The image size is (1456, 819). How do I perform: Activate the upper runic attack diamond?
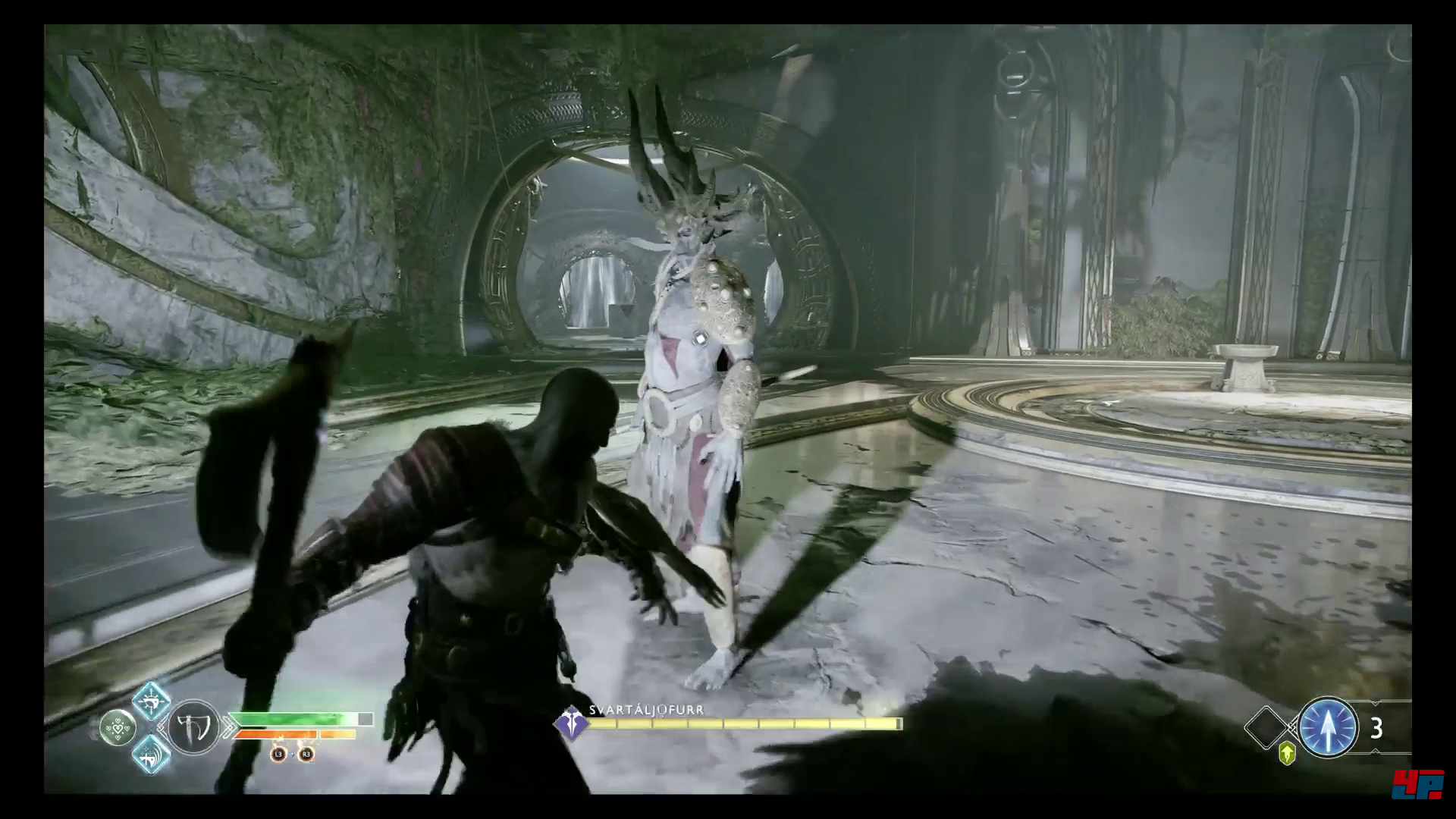point(151,701)
